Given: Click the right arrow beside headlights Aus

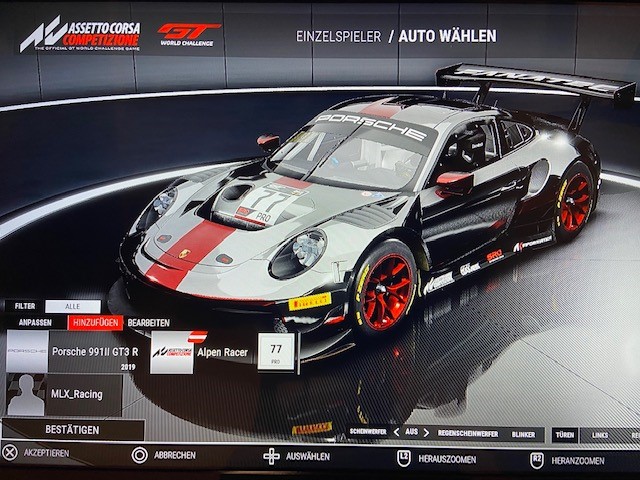Looking at the screenshot, I should 427,433.
